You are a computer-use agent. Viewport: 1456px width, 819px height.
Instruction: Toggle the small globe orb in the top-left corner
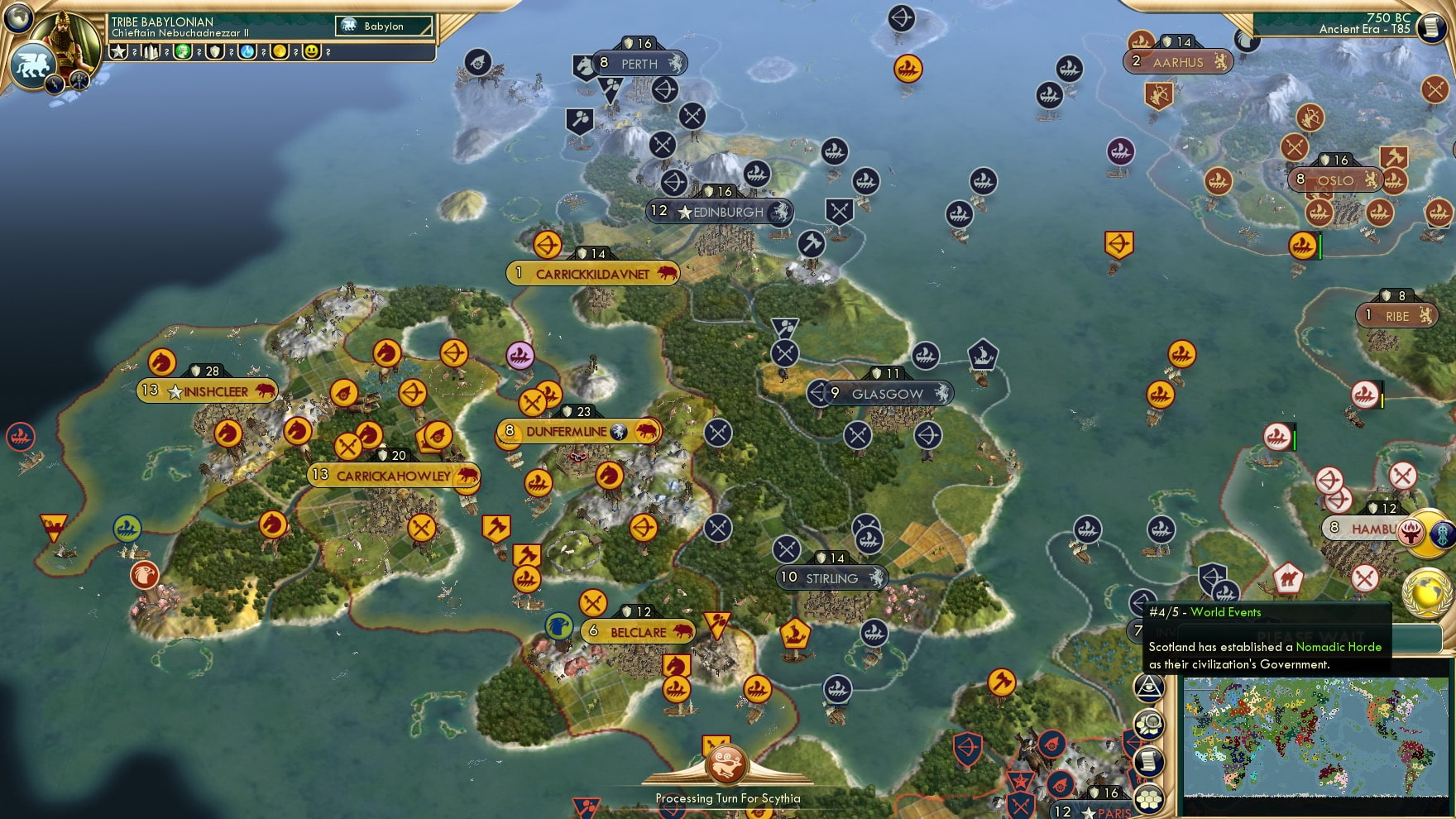tap(17, 18)
